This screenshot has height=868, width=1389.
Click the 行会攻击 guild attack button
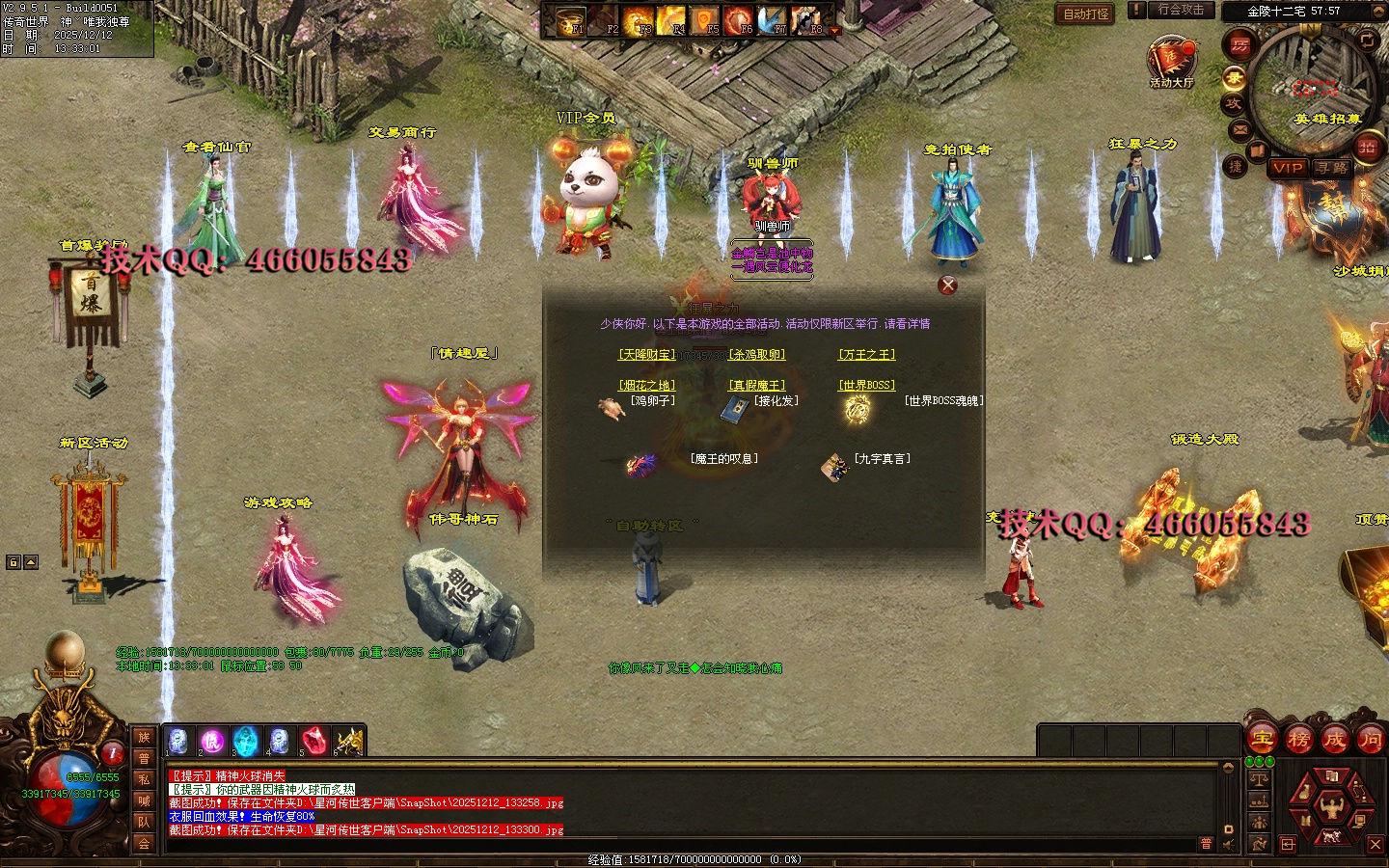(1181, 10)
